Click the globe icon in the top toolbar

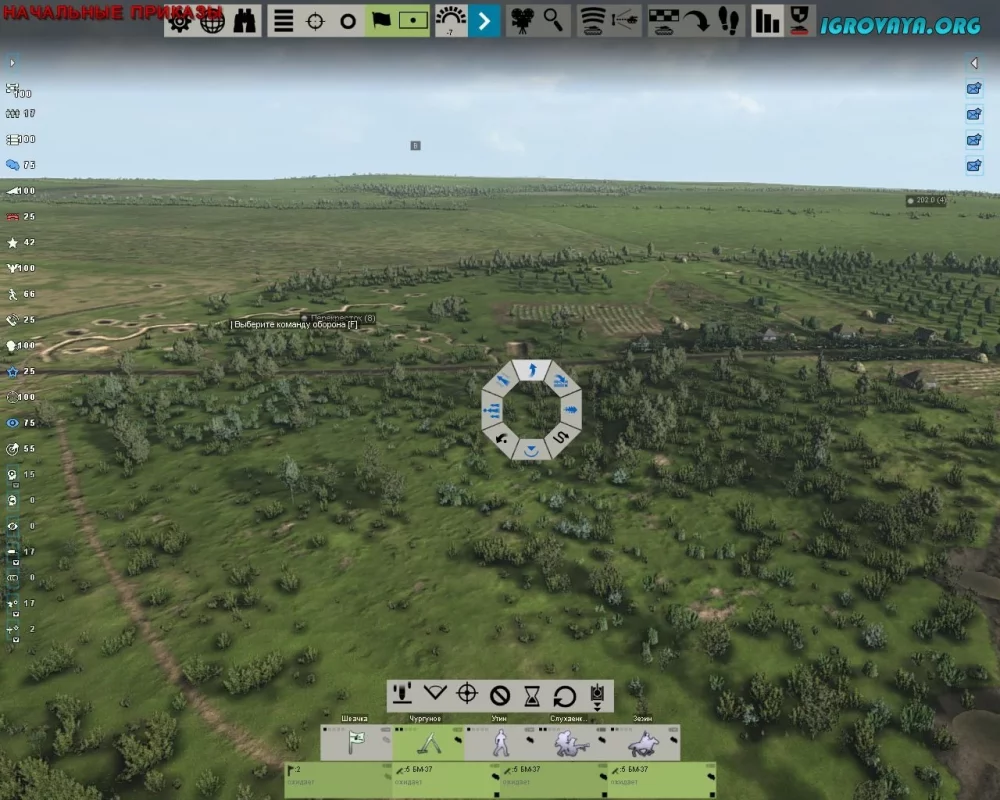(212, 21)
